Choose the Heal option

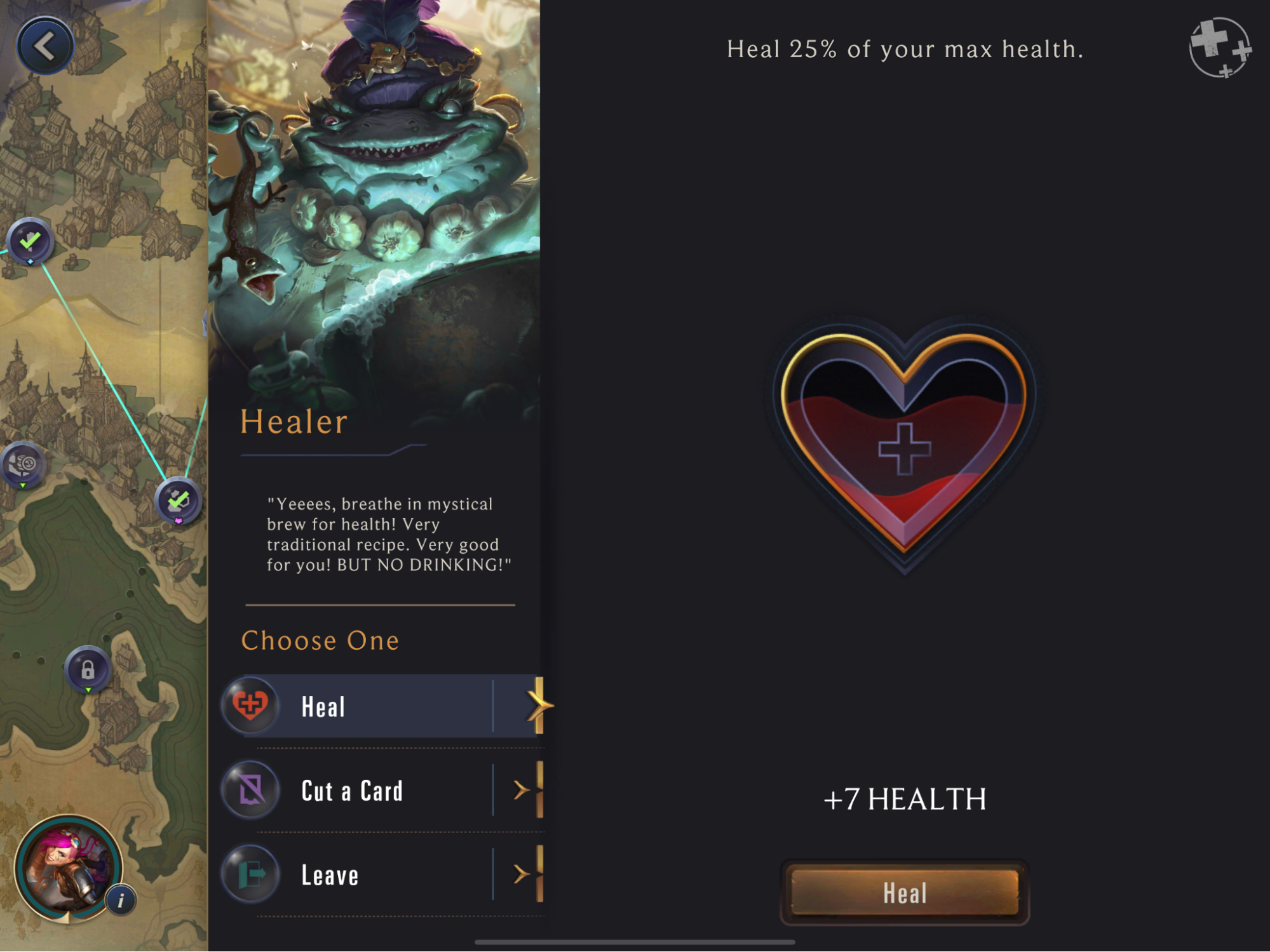pyautogui.click(x=381, y=706)
